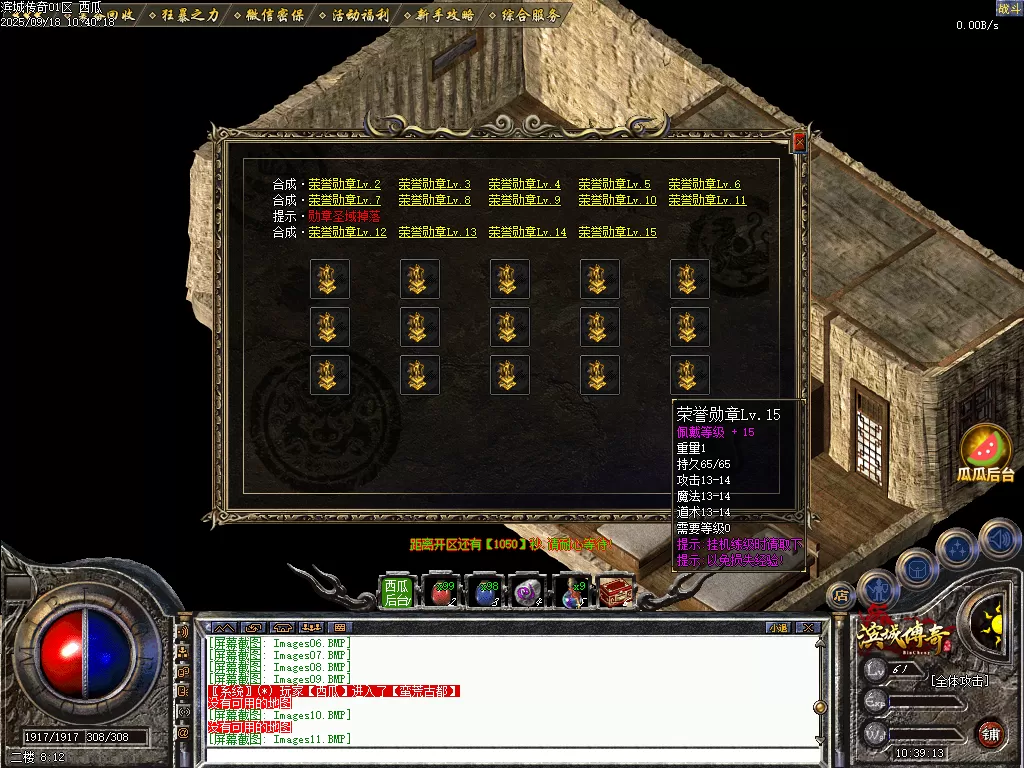Close the medal synthesis dialog
The image size is (1024, 768).
[x=798, y=143]
